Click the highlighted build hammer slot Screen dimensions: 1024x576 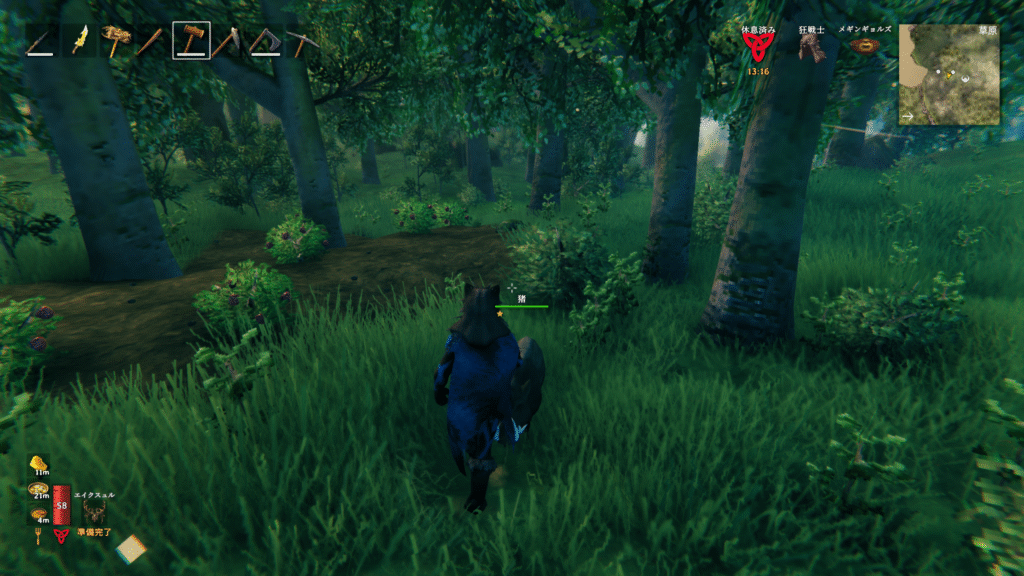[191, 41]
